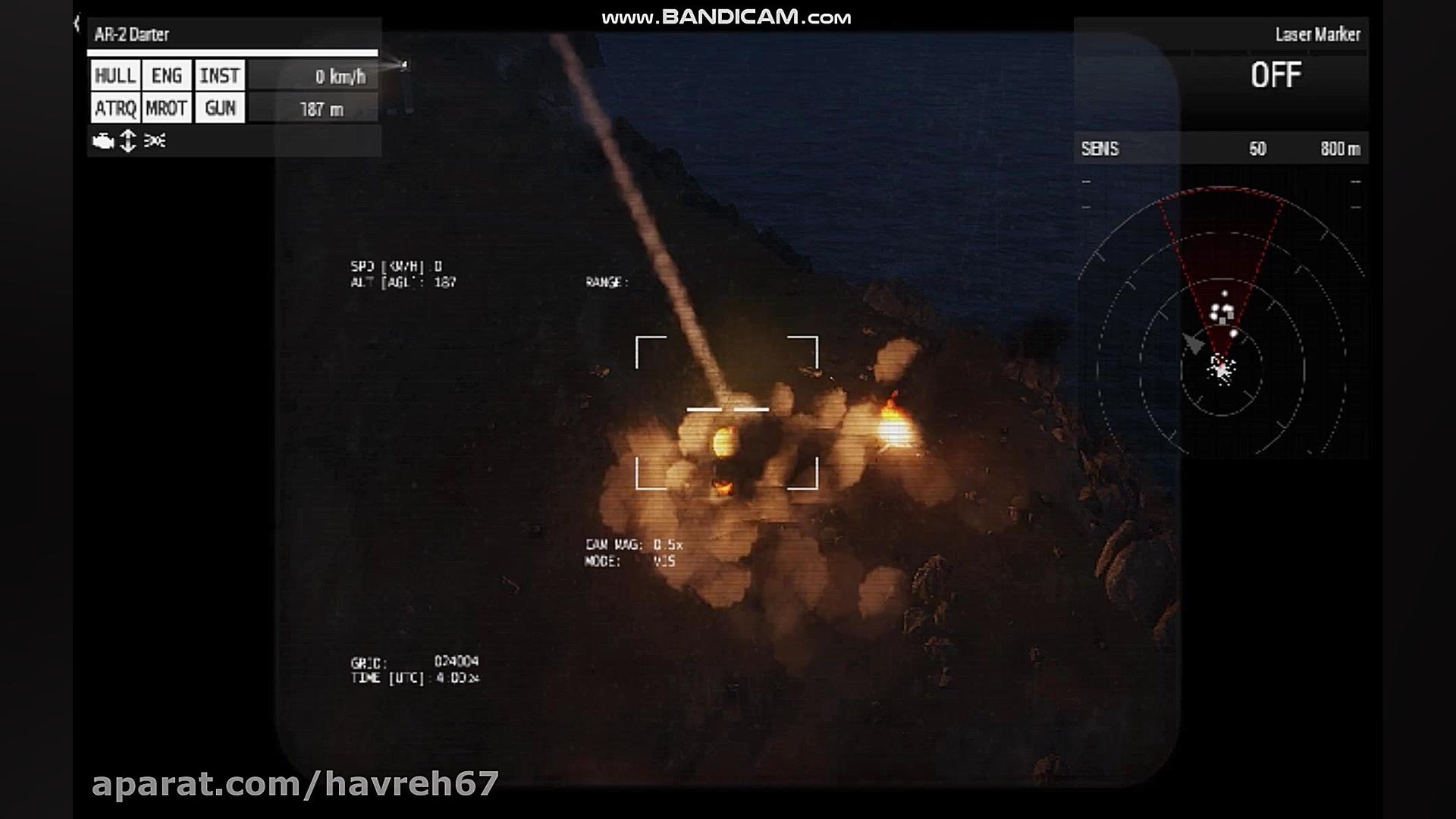Image resolution: width=1456 pixels, height=819 pixels.
Task: Toggle the engine icon
Action: point(102,141)
